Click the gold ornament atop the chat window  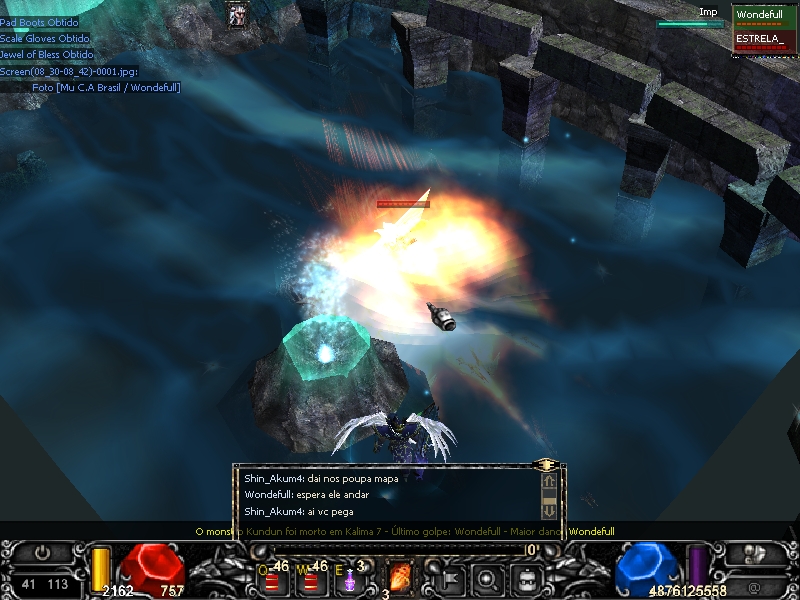pyautogui.click(x=547, y=465)
